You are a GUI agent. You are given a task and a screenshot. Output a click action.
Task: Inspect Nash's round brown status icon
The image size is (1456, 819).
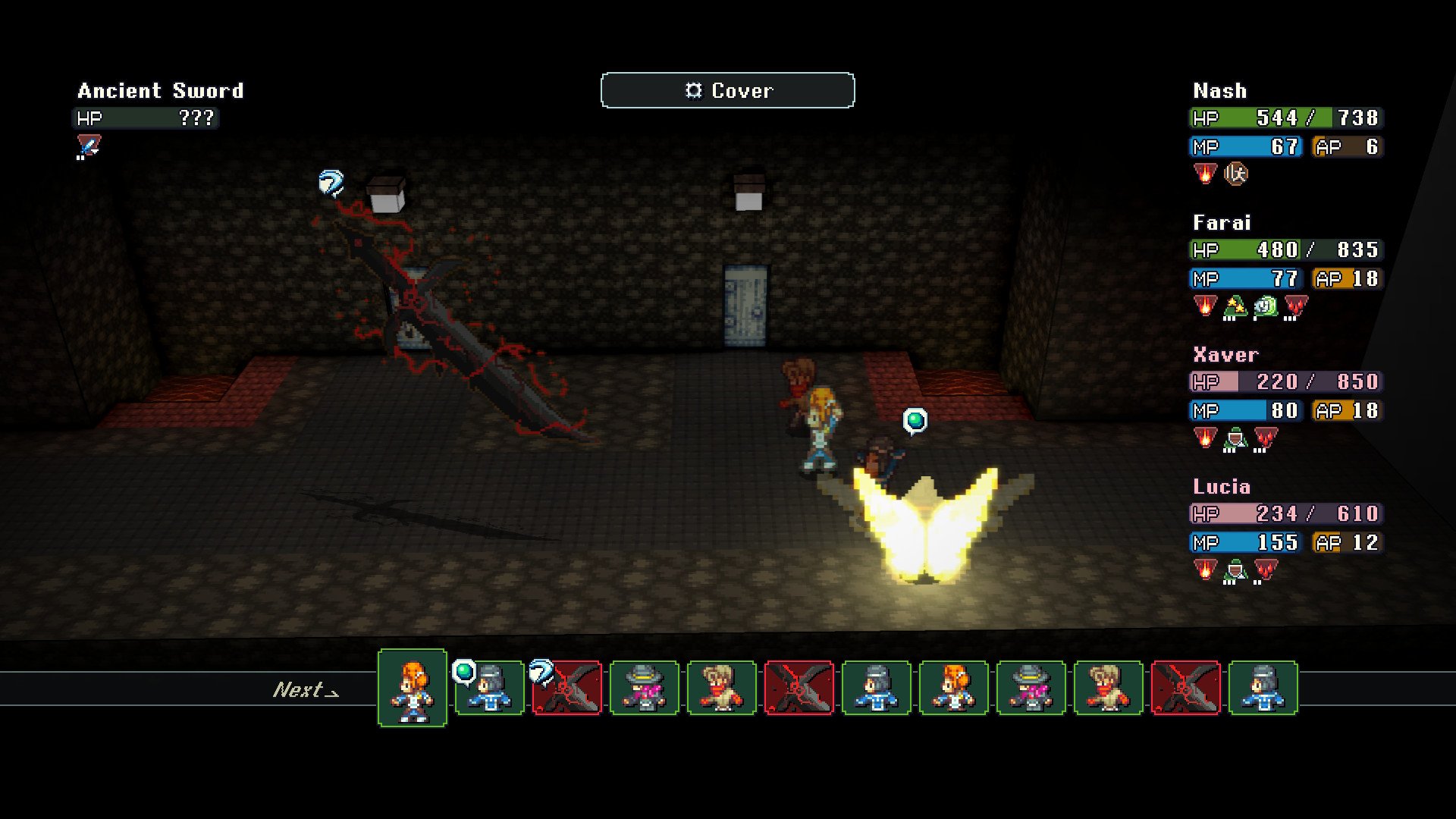coord(1236,174)
